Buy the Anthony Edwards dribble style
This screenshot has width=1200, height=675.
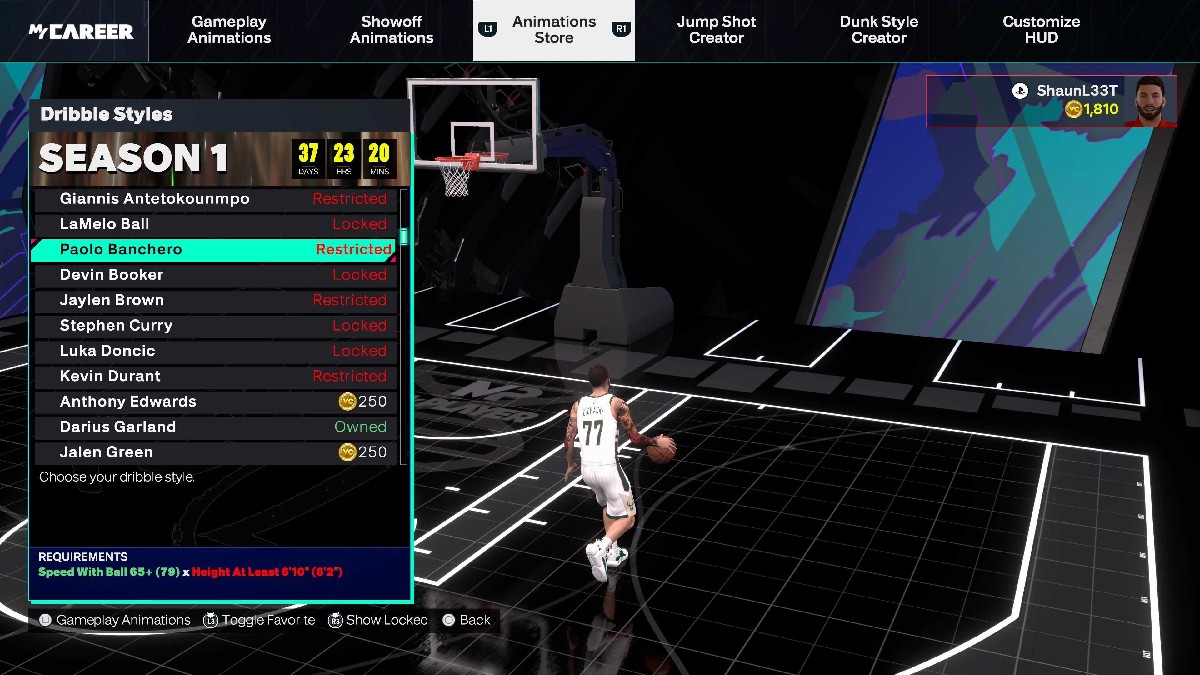[x=215, y=402]
